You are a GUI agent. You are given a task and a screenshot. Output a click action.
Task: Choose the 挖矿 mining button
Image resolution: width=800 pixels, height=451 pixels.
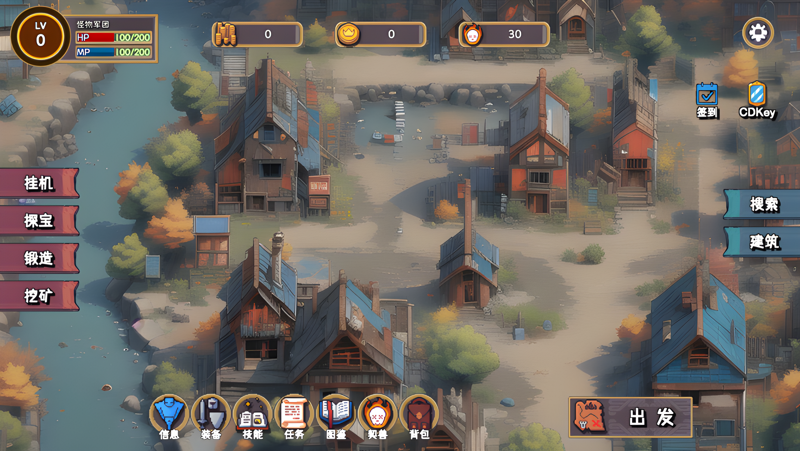click(x=38, y=296)
